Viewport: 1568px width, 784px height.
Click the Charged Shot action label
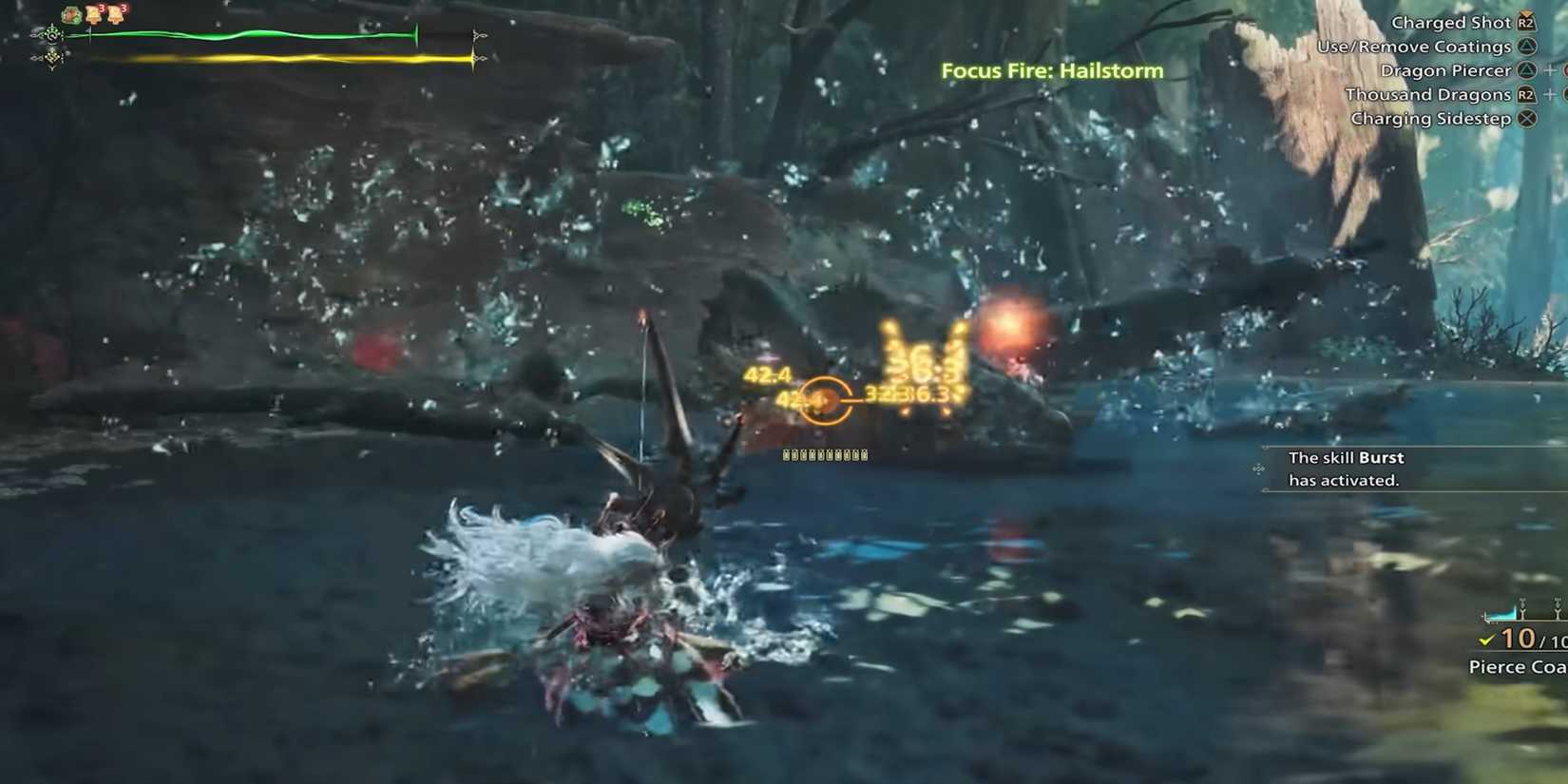coord(1451,24)
